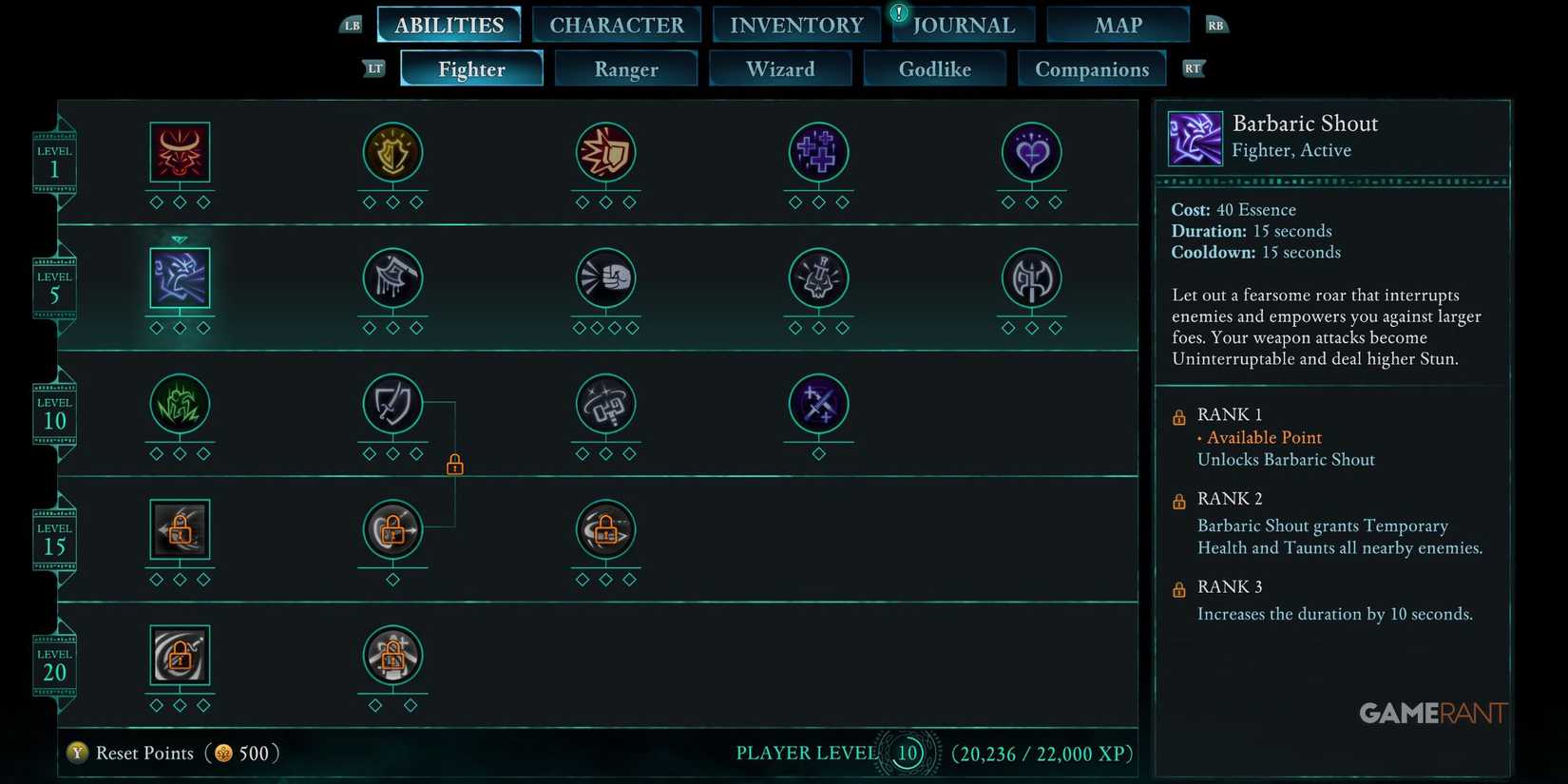Open the Companions tab
The height and width of the screenshot is (784, 1568).
(1092, 68)
